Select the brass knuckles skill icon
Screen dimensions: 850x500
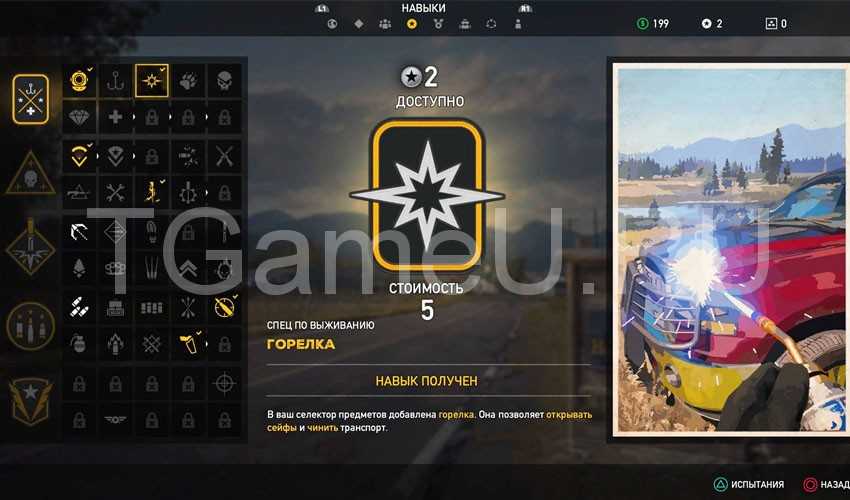(x=116, y=270)
